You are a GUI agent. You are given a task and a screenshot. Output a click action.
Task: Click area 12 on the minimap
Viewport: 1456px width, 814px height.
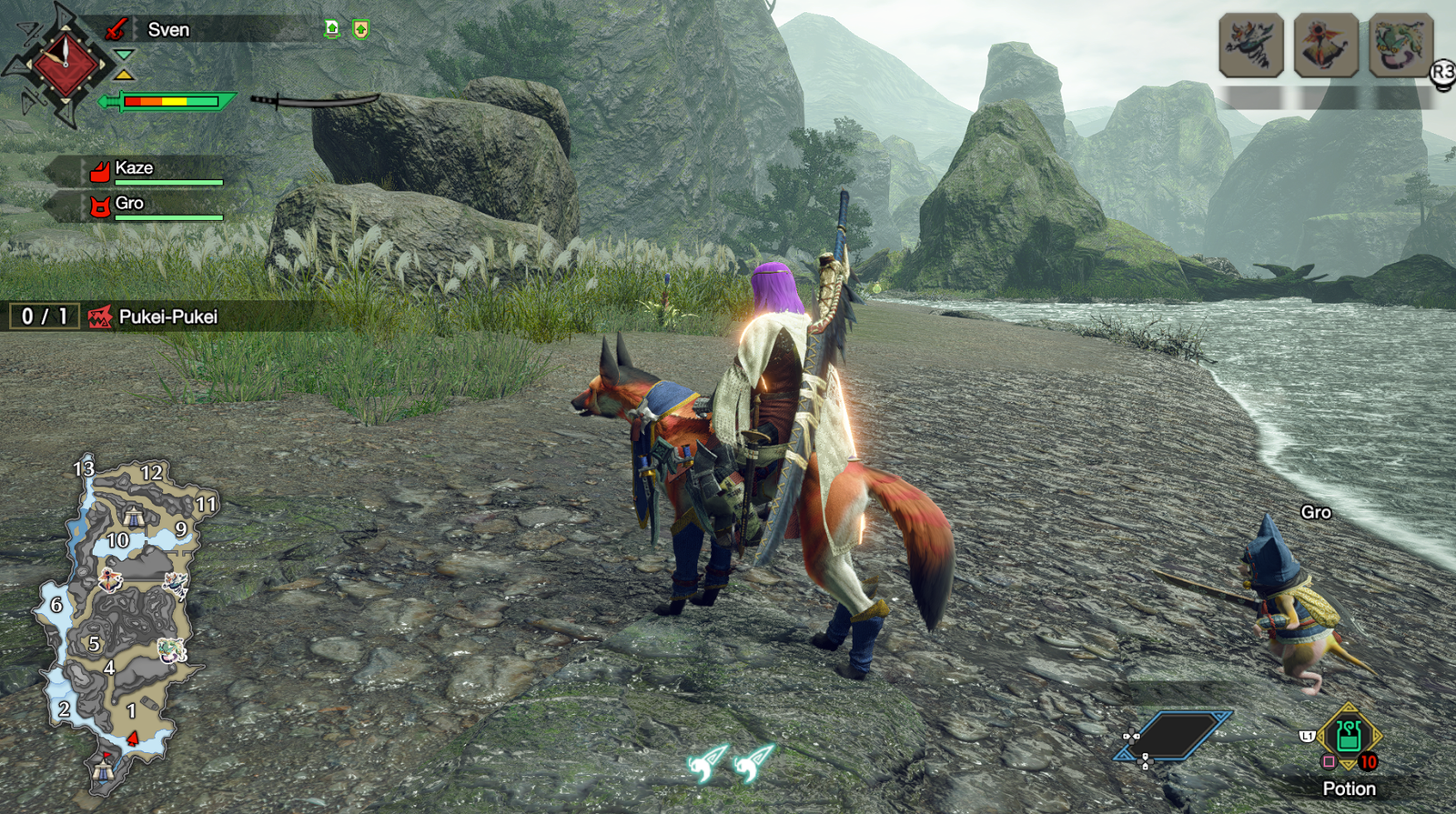pos(151,473)
